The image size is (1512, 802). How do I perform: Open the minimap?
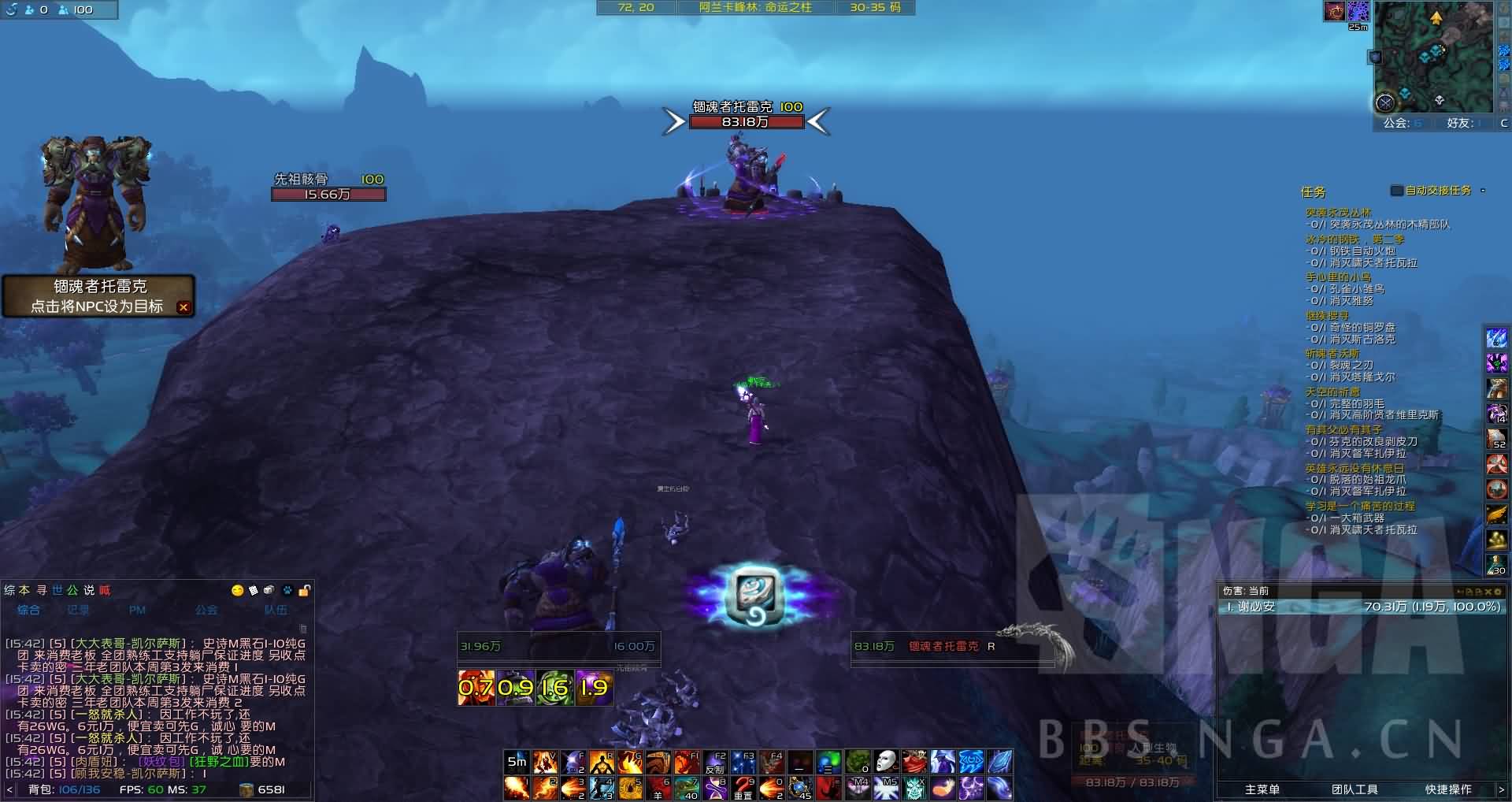tap(1433, 58)
